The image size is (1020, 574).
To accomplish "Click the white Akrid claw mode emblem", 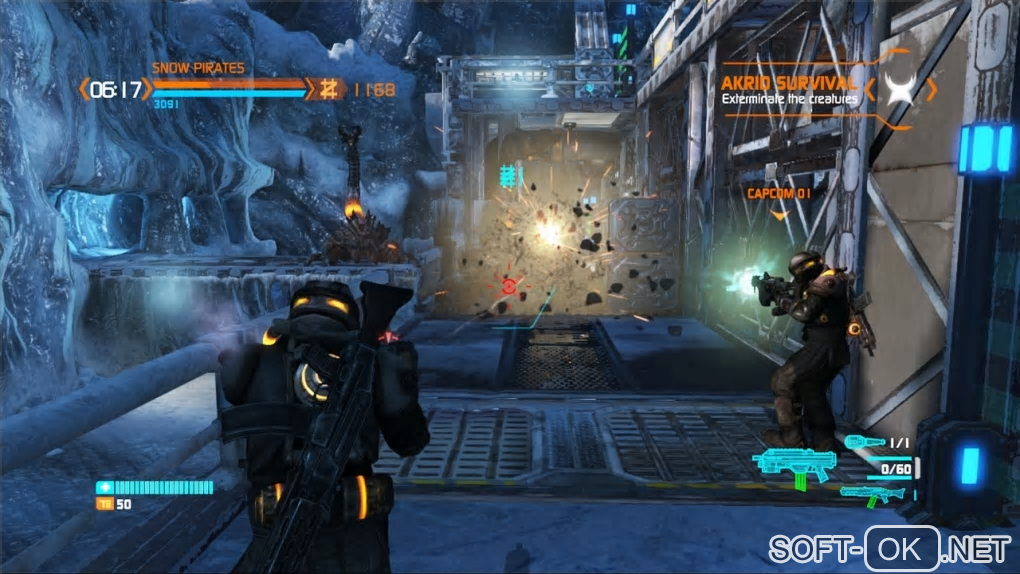I will [x=901, y=90].
